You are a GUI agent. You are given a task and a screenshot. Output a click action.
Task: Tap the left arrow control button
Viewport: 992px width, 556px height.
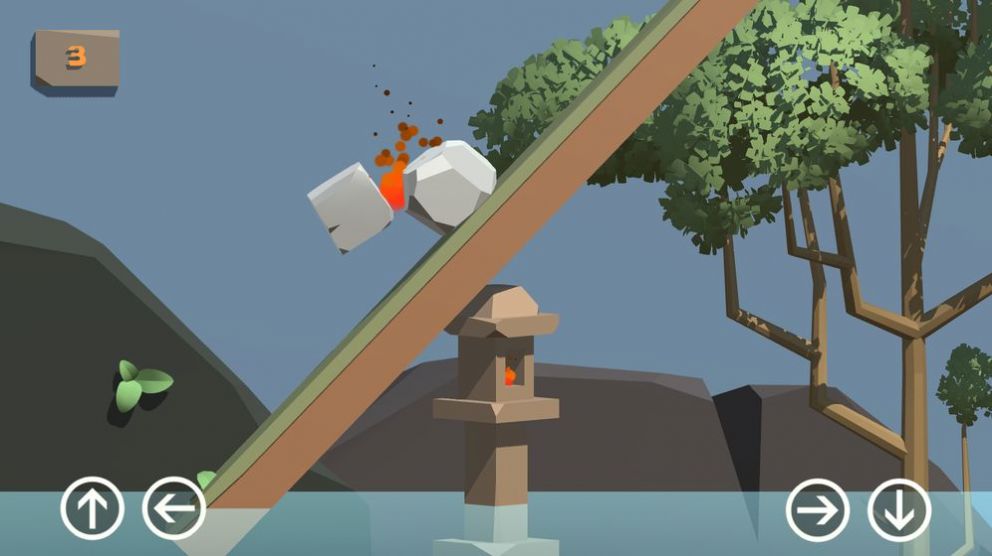pos(174,509)
